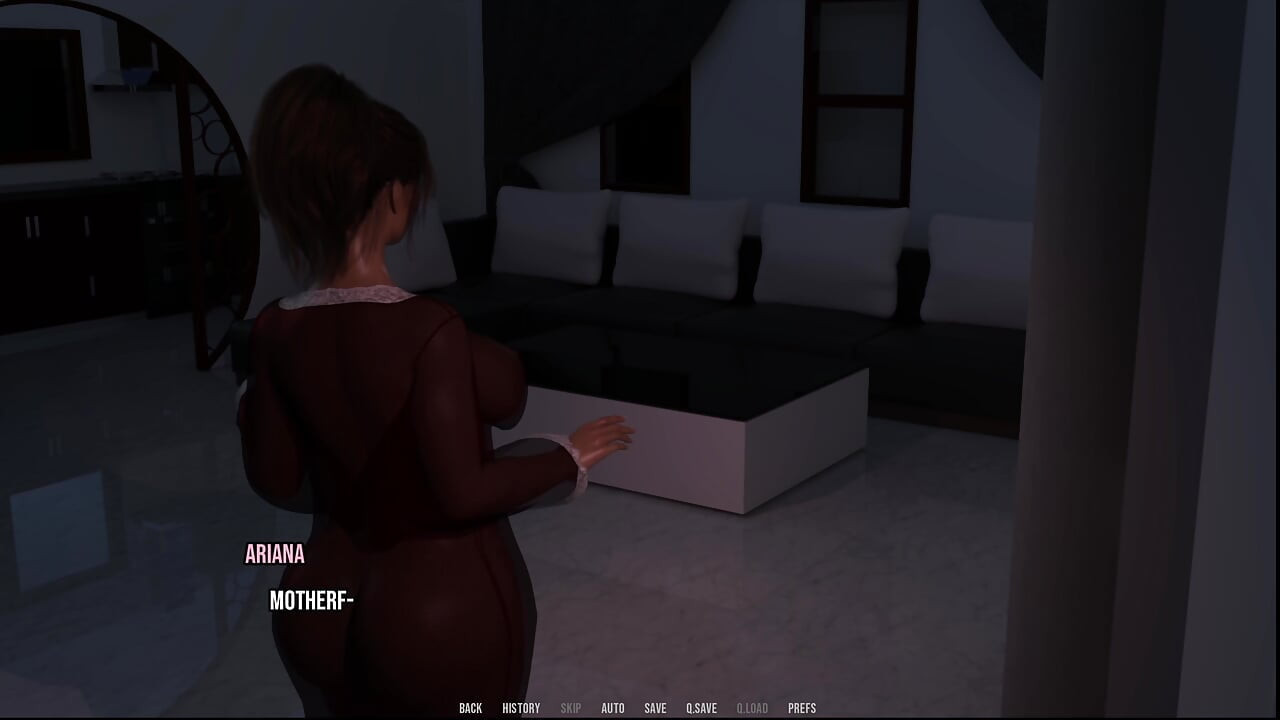Click a white sofa cushion
The height and width of the screenshot is (720, 1280).
[680, 245]
